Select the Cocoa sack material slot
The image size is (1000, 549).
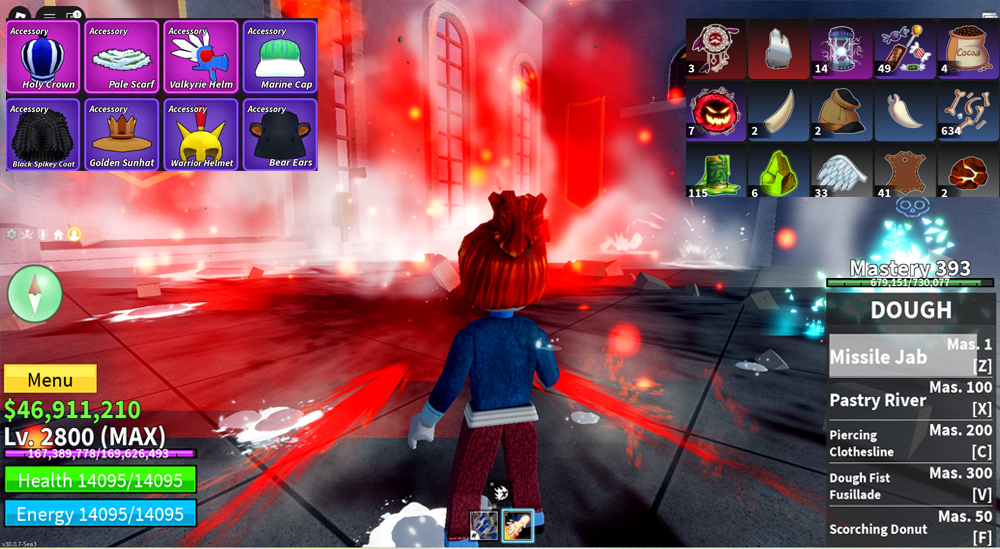tap(966, 50)
